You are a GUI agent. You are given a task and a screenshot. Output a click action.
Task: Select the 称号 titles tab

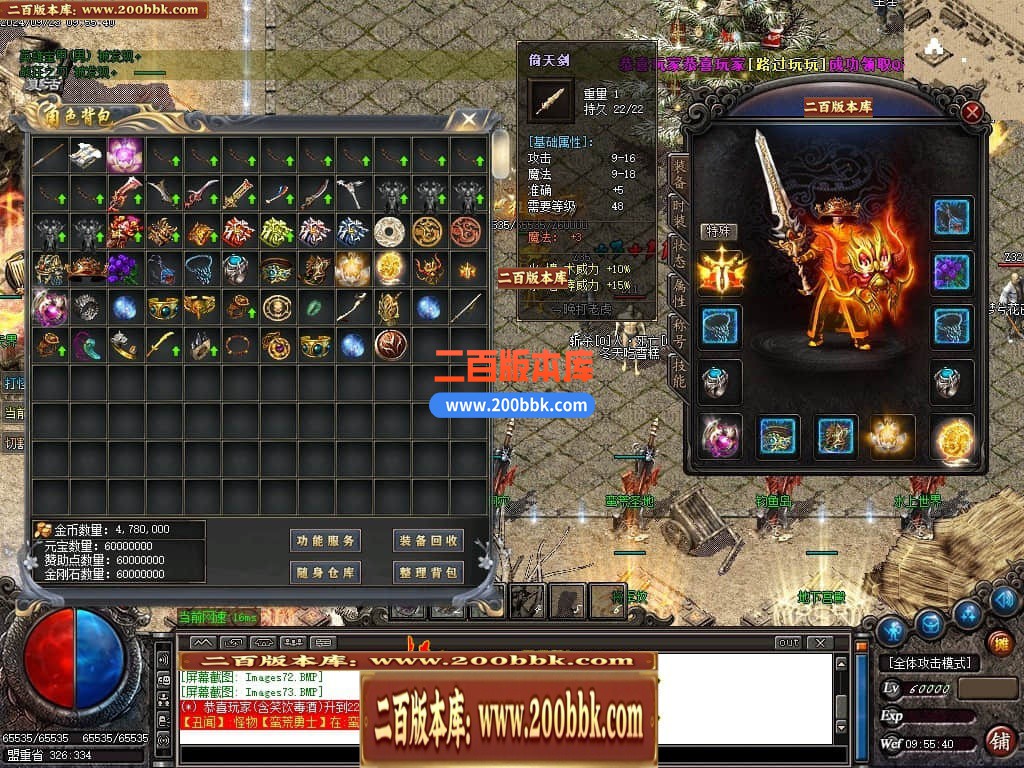[x=679, y=332]
